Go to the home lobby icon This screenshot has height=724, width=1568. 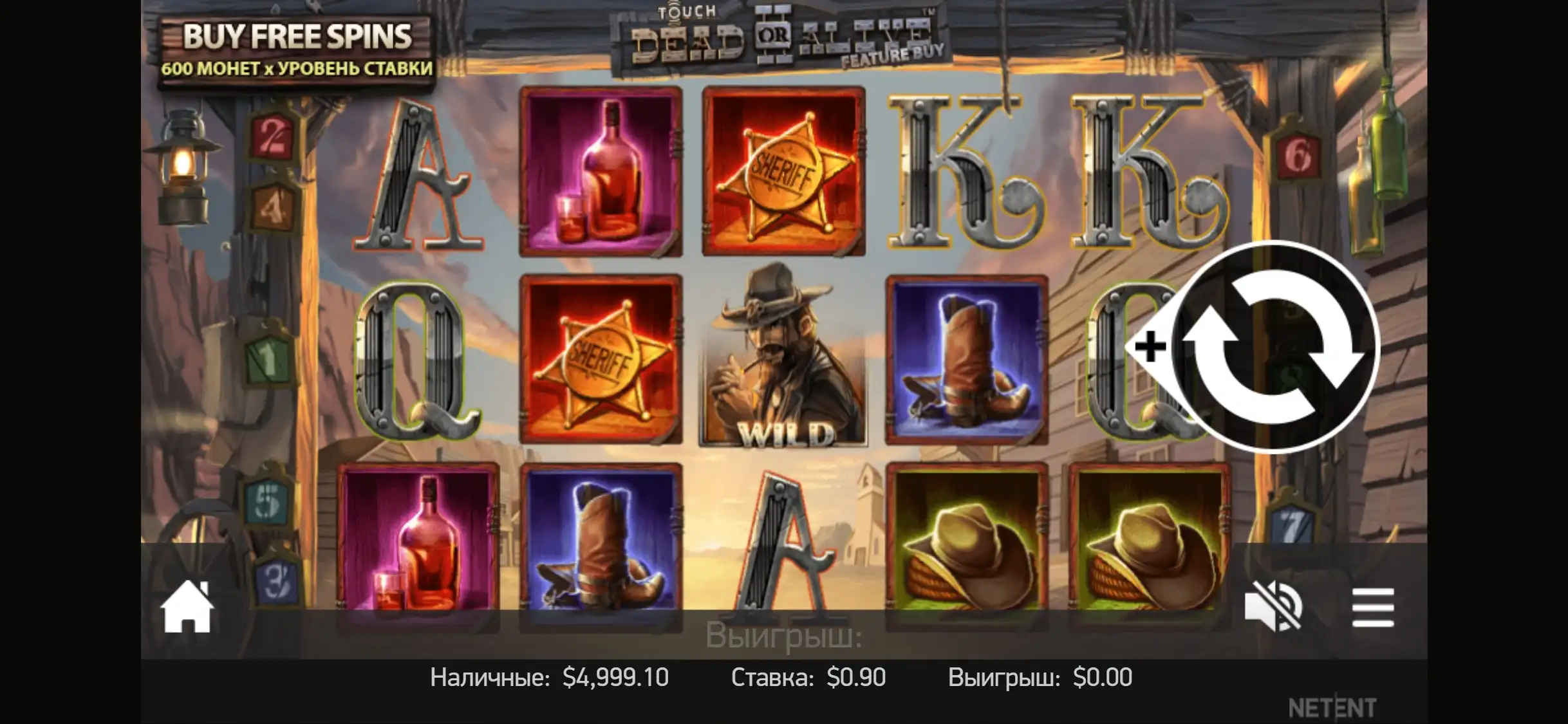187,607
